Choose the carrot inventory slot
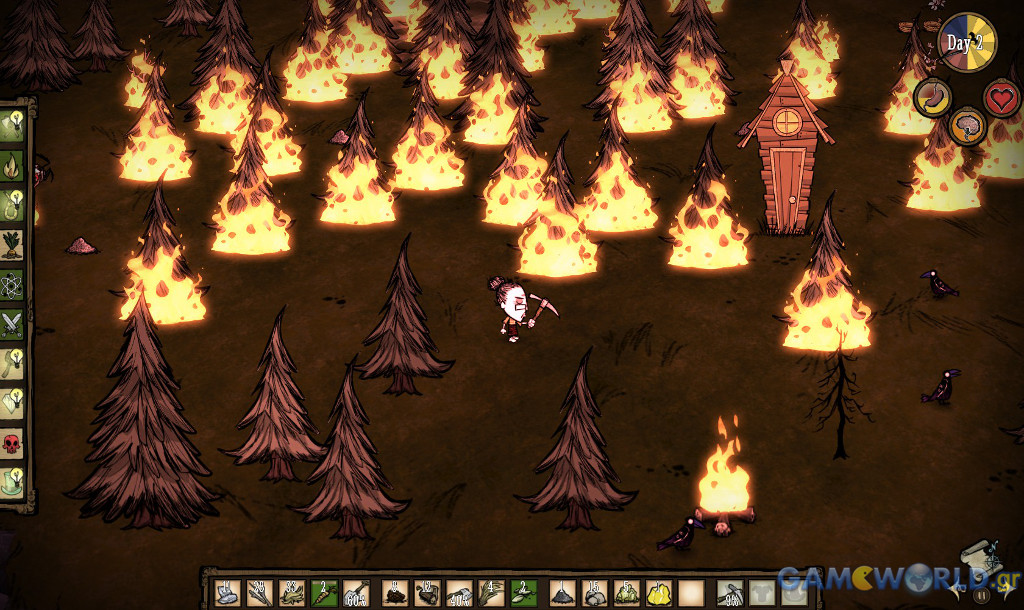 (x=324, y=593)
